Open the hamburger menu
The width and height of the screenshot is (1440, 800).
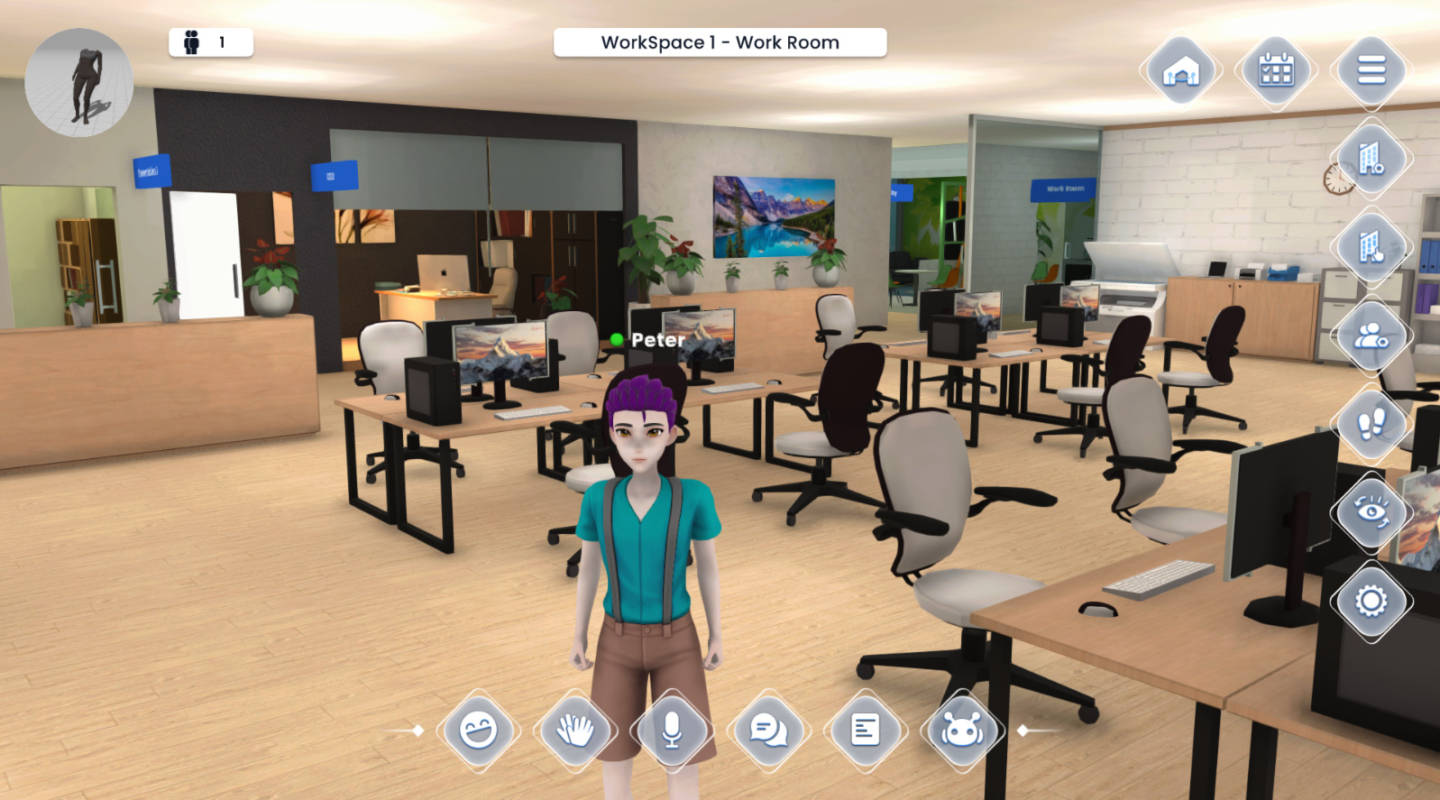pyautogui.click(x=1371, y=70)
